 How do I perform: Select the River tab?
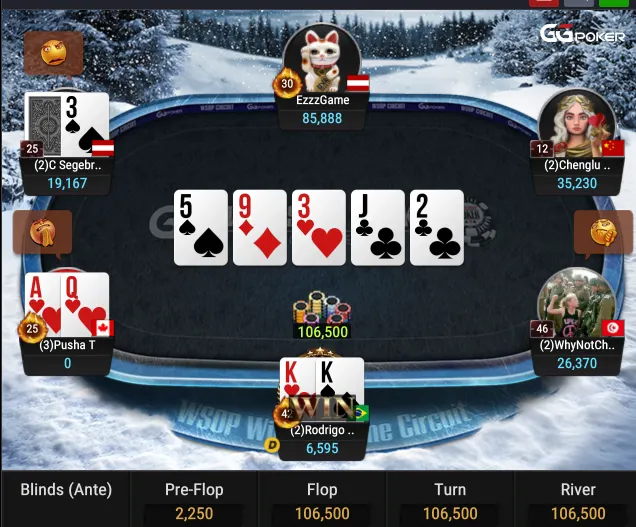578,499
